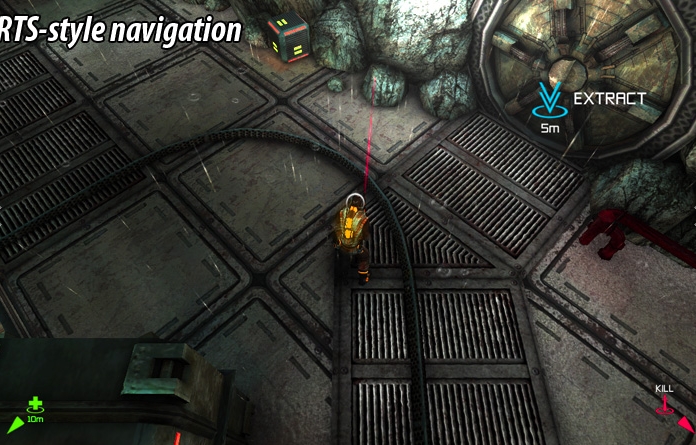Click the green medkit waypoint marker
This screenshot has width=696, height=445.
point(35,405)
